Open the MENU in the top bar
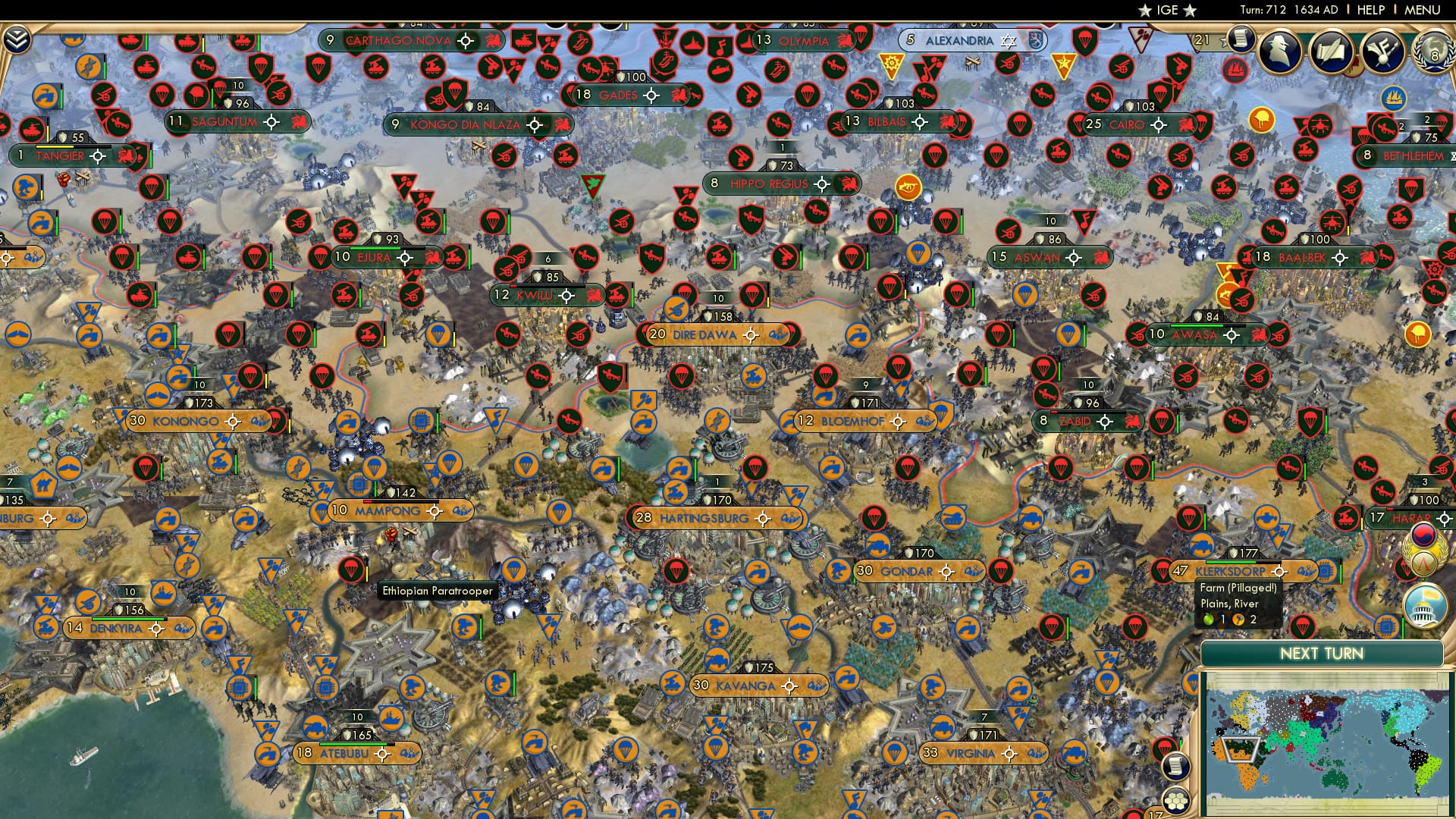The height and width of the screenshot is (819, 1456). 1422,9
